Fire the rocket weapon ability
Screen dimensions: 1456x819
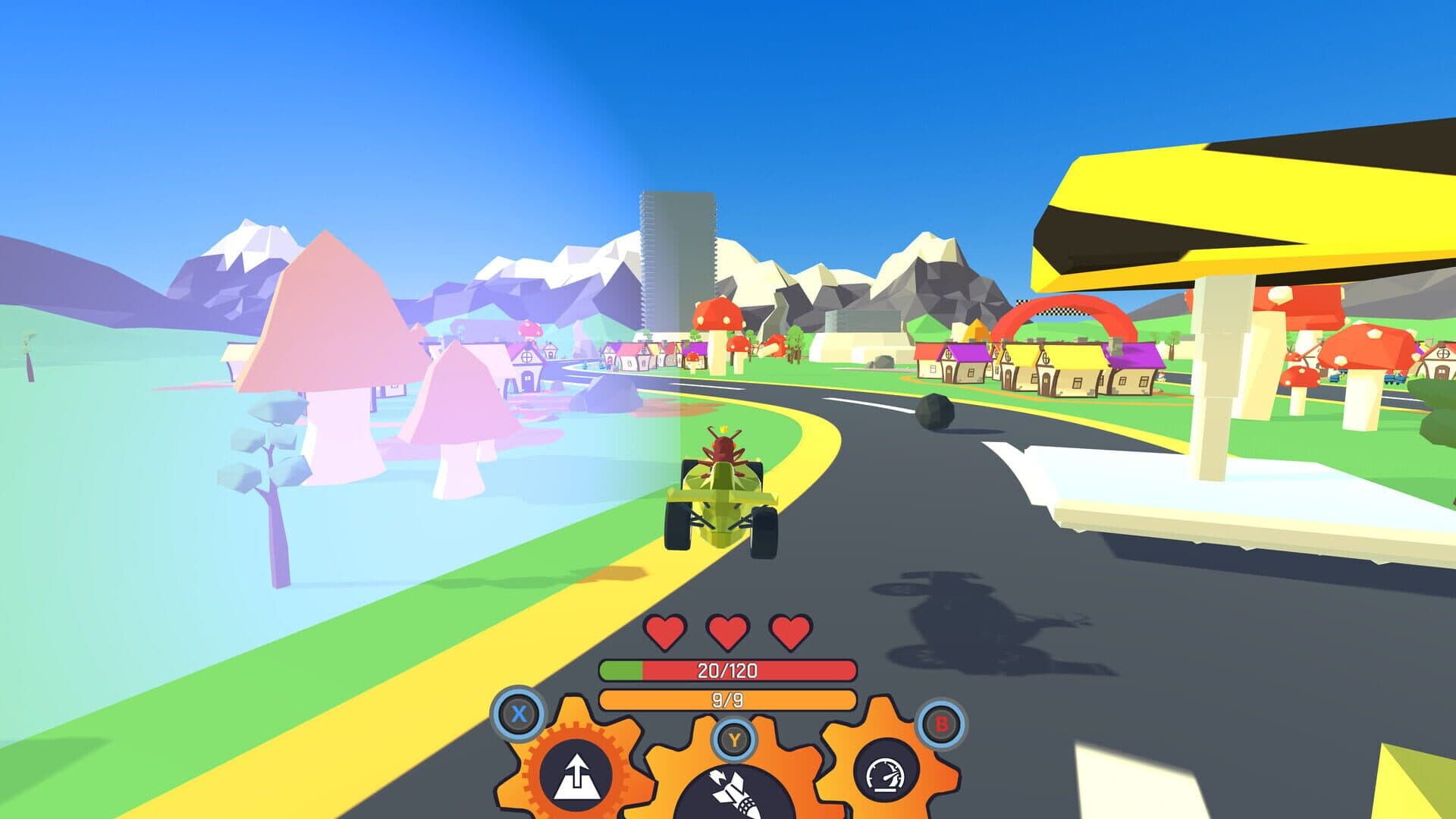click(733, 792)
